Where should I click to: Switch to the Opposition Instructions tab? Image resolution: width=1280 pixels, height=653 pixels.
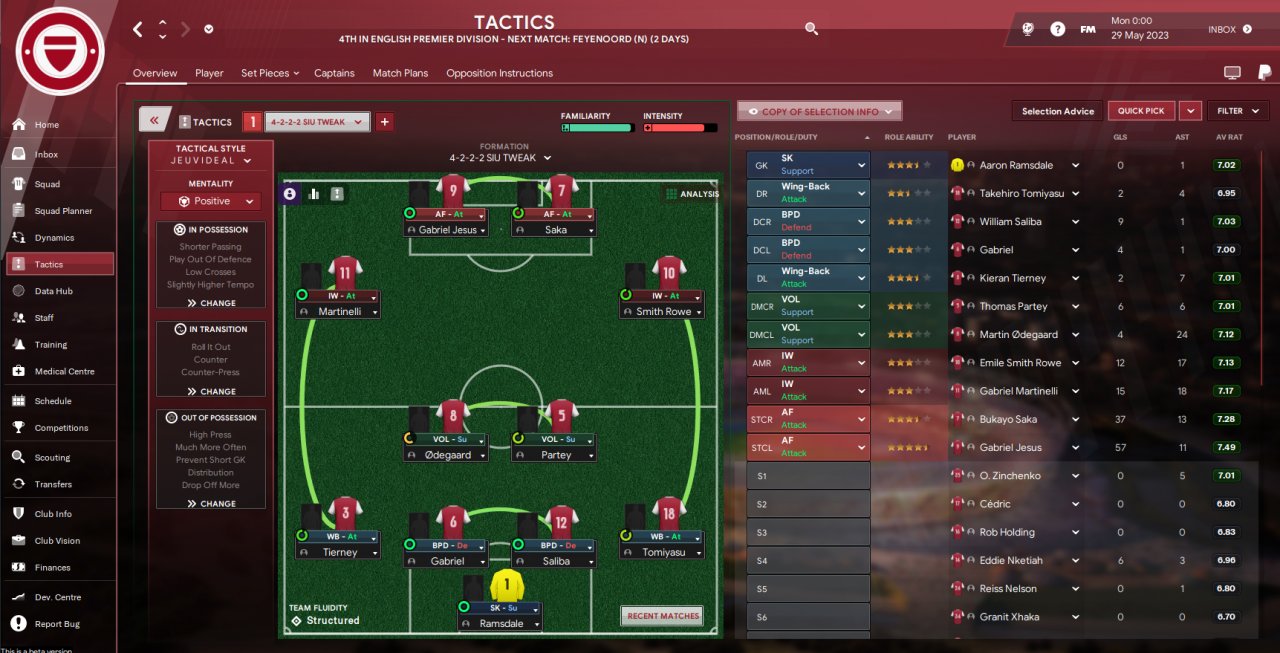499,73
